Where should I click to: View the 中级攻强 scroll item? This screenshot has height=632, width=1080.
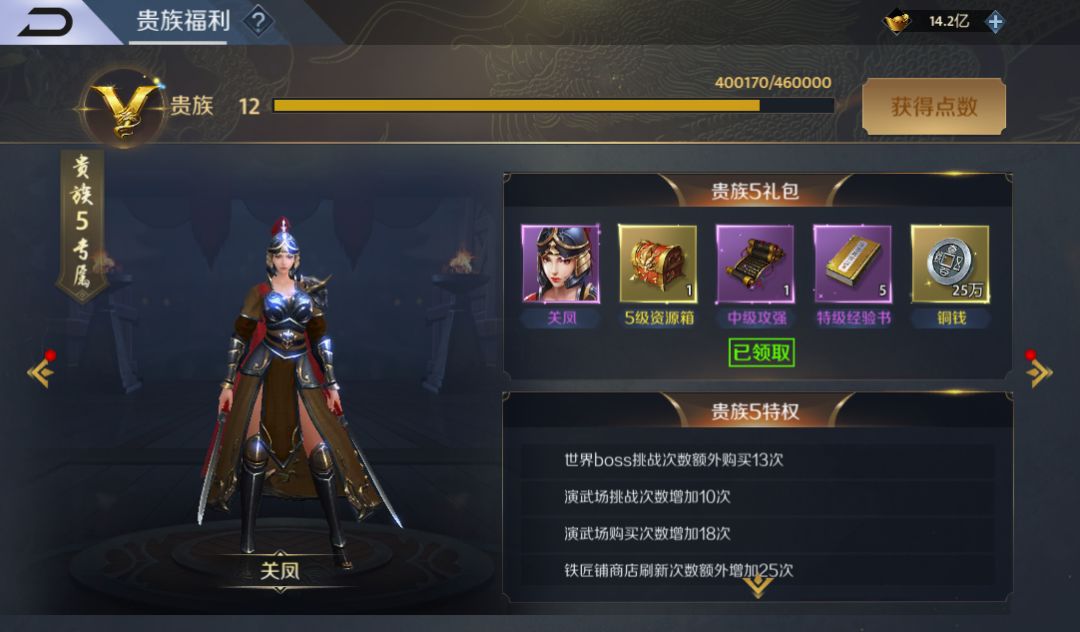click(x=755, y=264)
